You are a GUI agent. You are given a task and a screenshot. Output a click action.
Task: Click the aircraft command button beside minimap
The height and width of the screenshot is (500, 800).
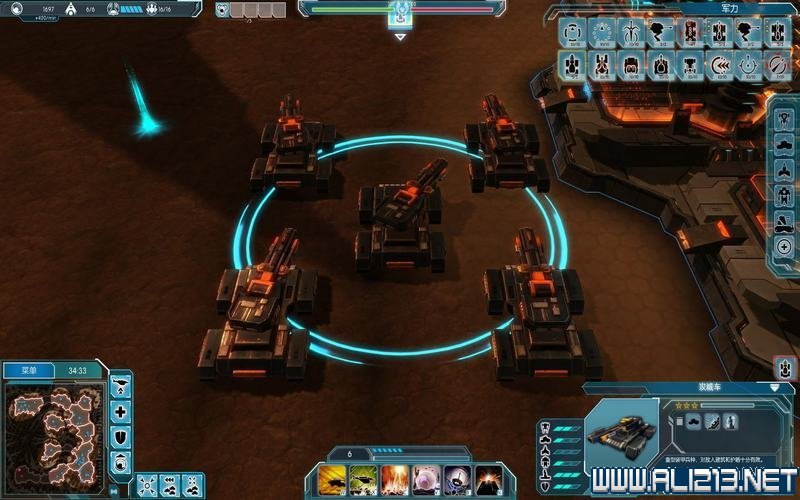(121, 385)
